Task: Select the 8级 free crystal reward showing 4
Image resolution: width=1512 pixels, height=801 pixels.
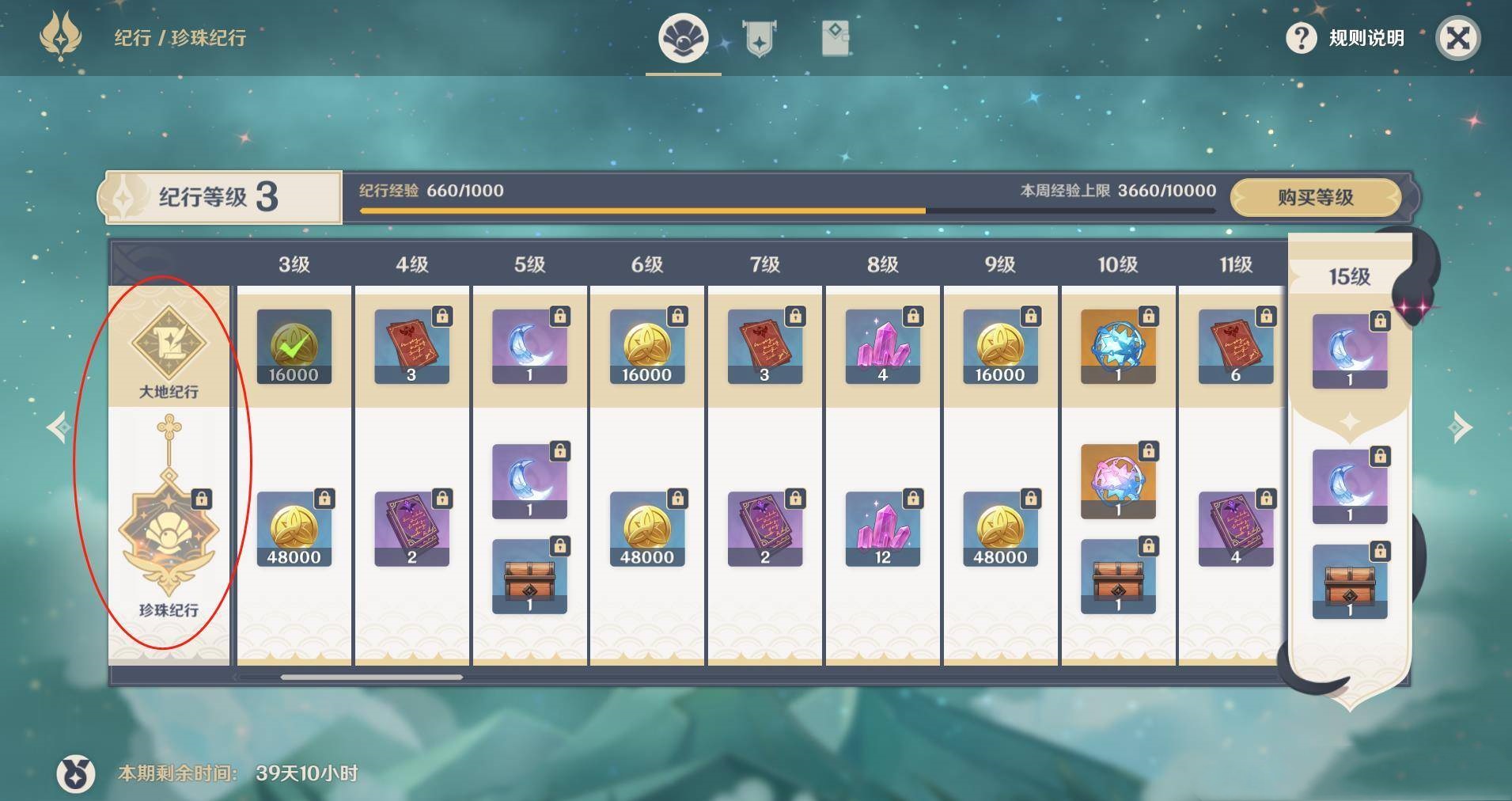Action: 882,347
